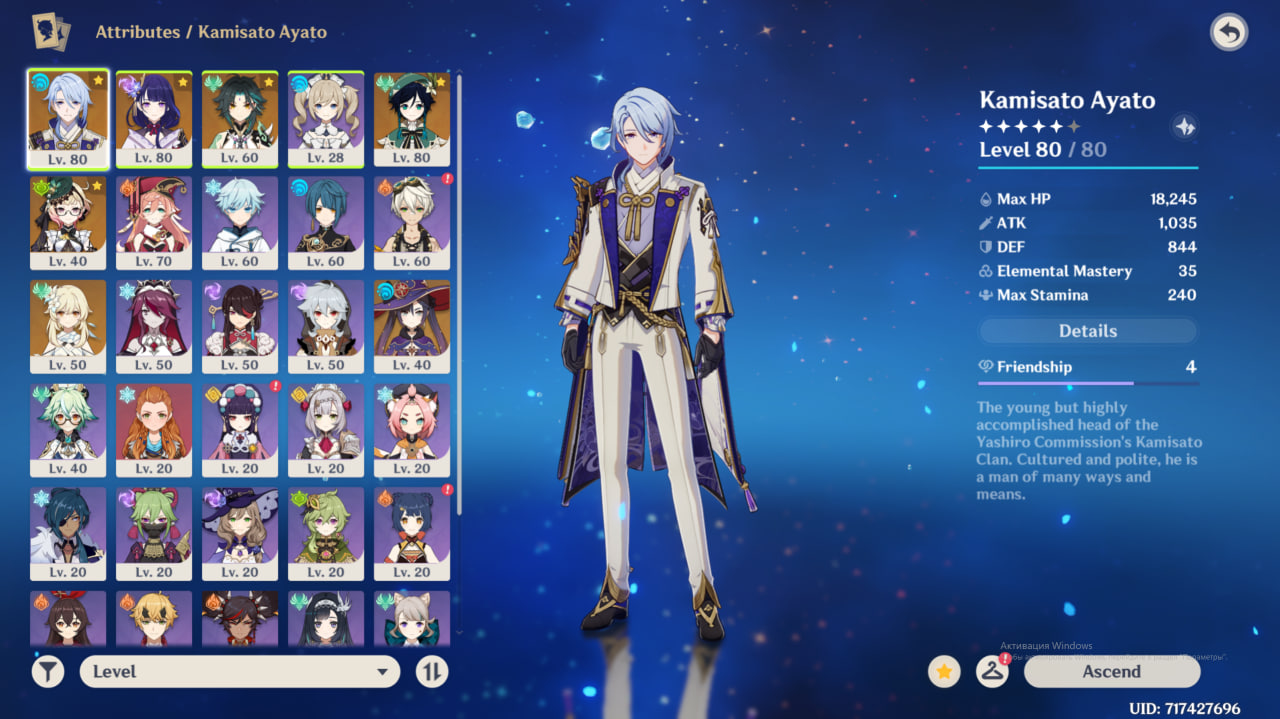
Task: Click the Ascend button
Action: click(1111, 672)
